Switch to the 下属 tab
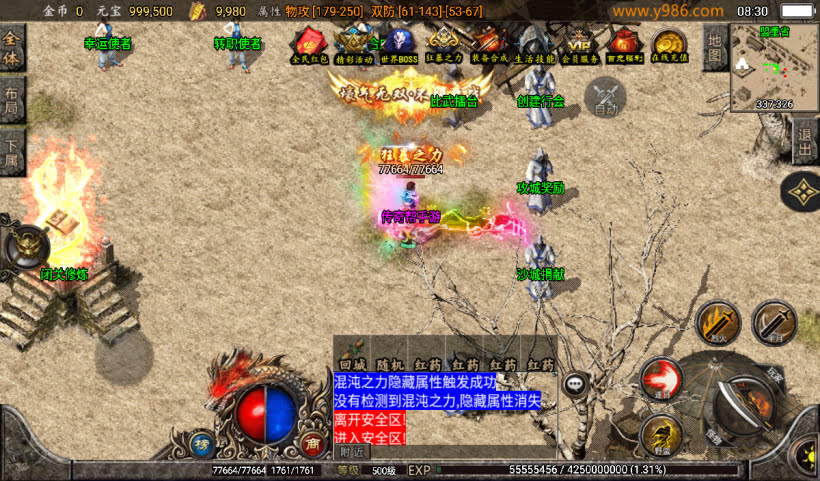Viewport: 820px width, 481px height. pos(12,152)
